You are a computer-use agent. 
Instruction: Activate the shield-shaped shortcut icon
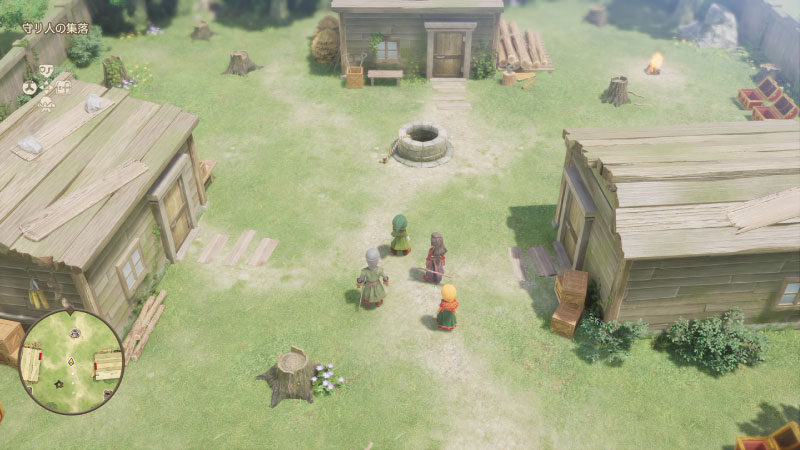46,70
